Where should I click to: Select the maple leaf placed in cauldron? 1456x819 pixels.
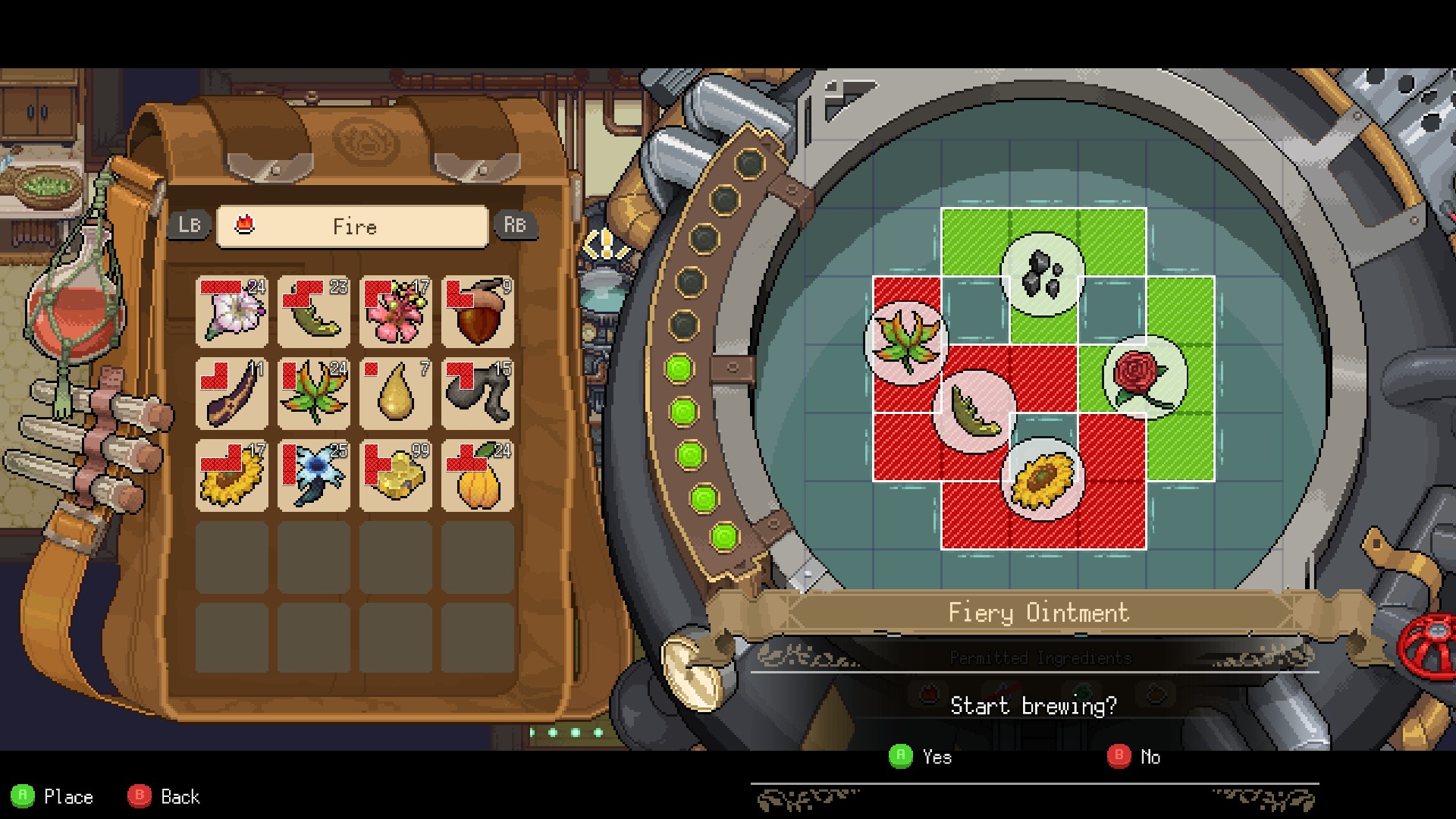[906, 343]
